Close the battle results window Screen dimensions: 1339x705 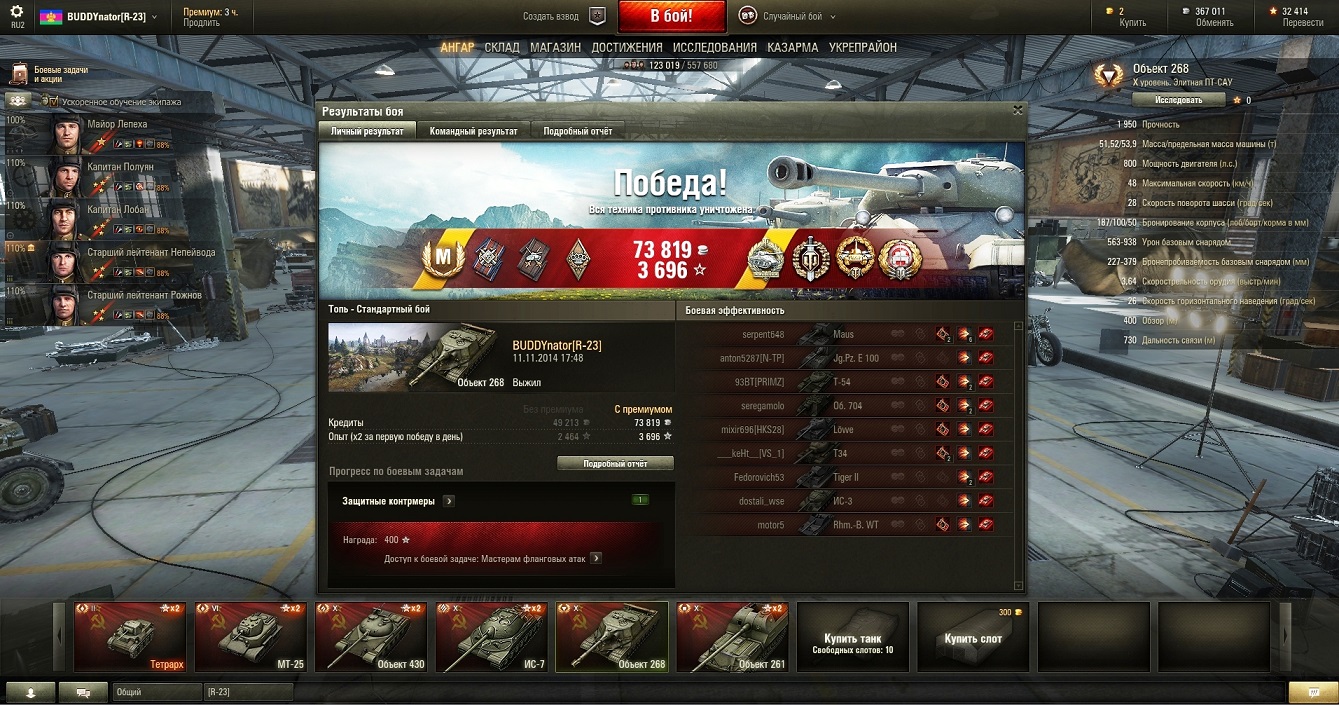pos(1018,110)
